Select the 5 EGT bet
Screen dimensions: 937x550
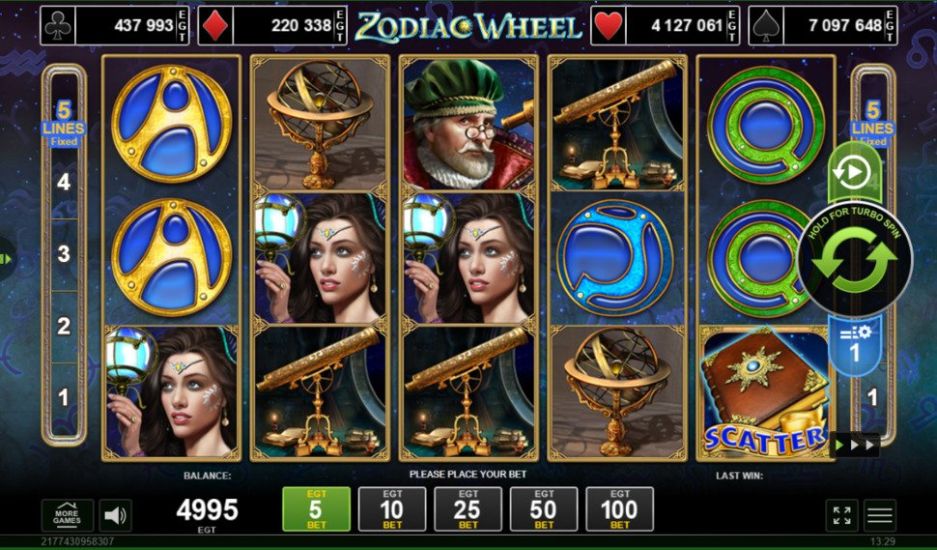tap(316, 509)
